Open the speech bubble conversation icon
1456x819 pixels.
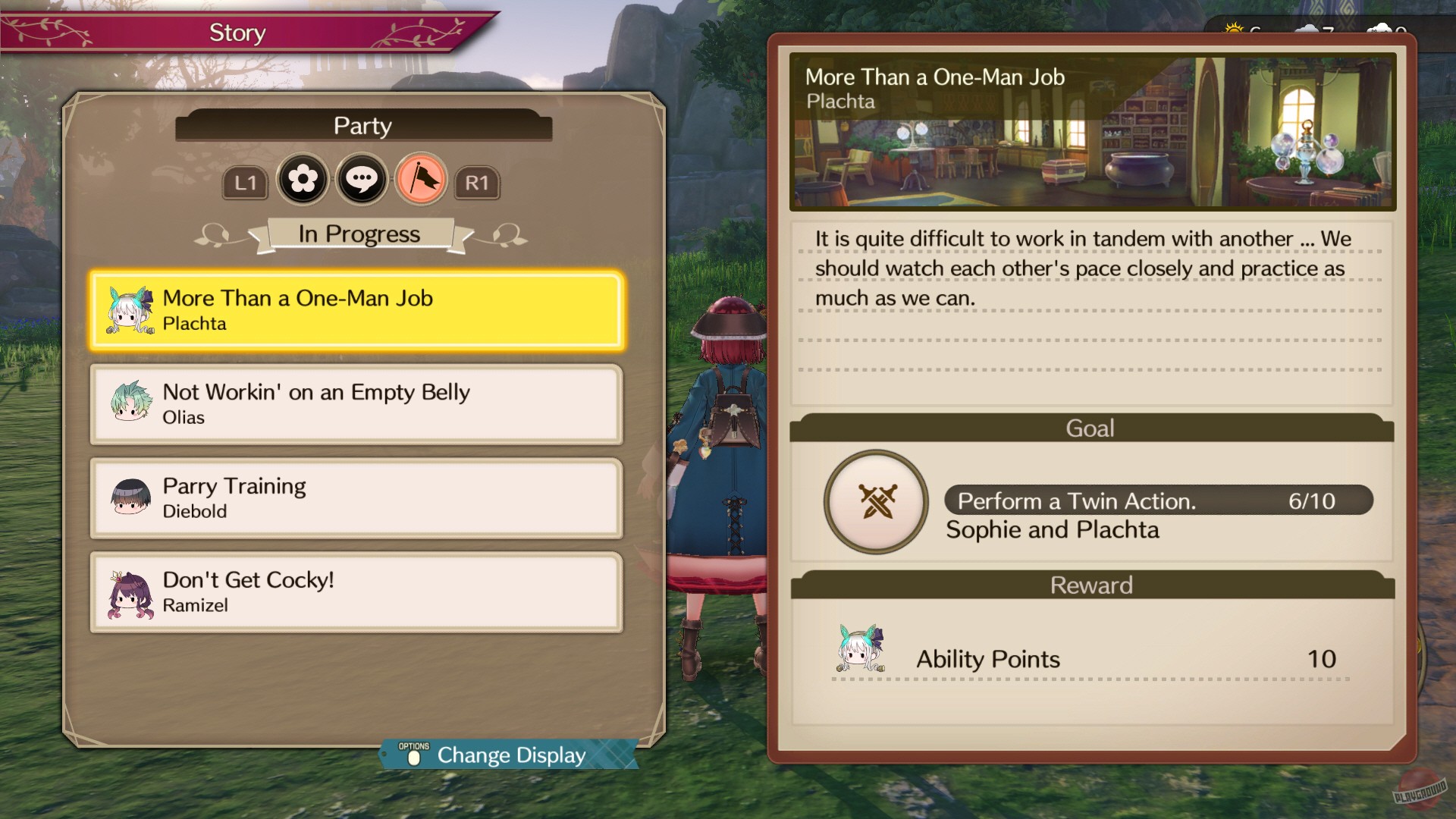362,180
